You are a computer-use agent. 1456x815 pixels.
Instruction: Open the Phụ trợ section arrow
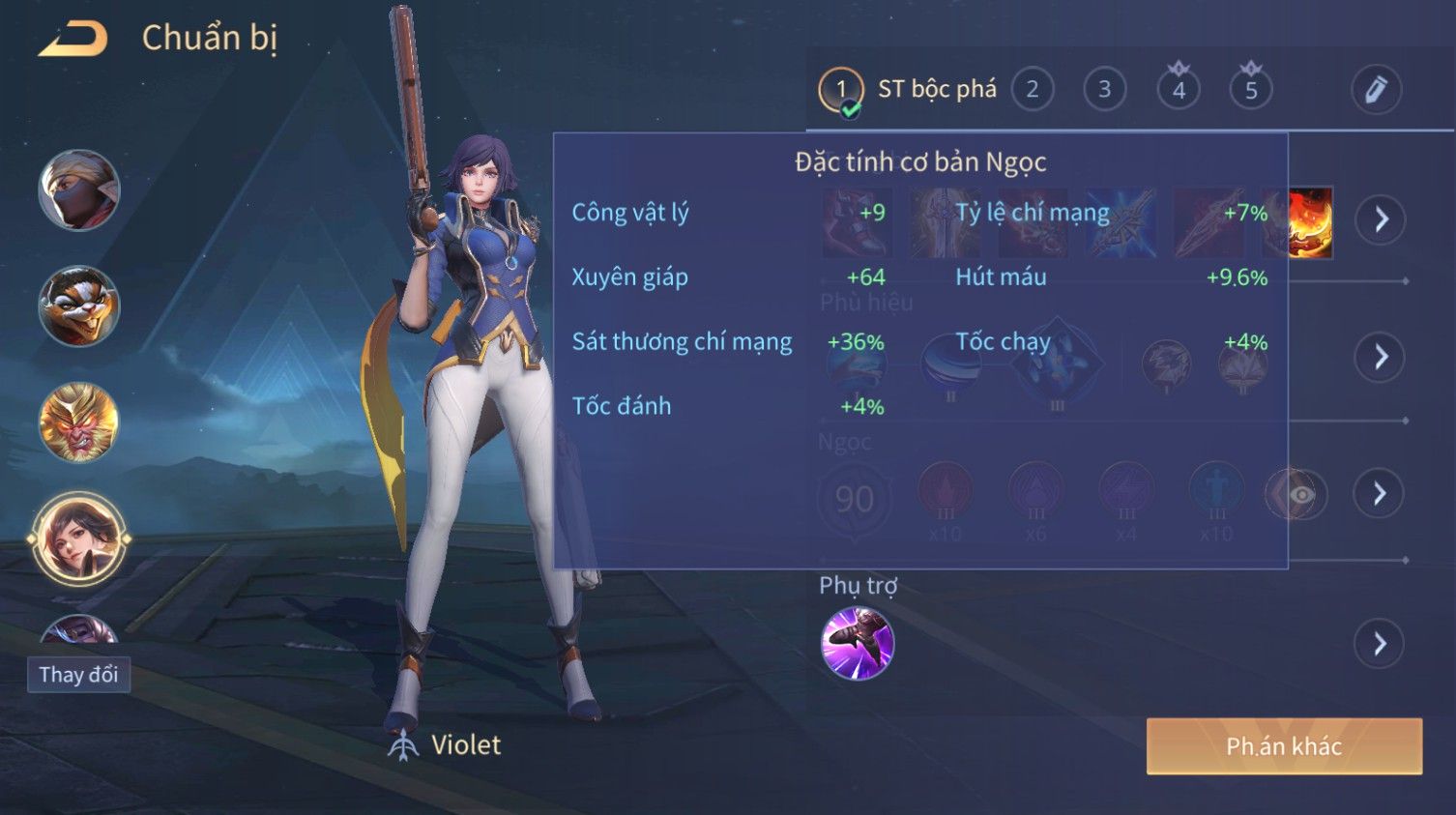(x=1380, y=643)
